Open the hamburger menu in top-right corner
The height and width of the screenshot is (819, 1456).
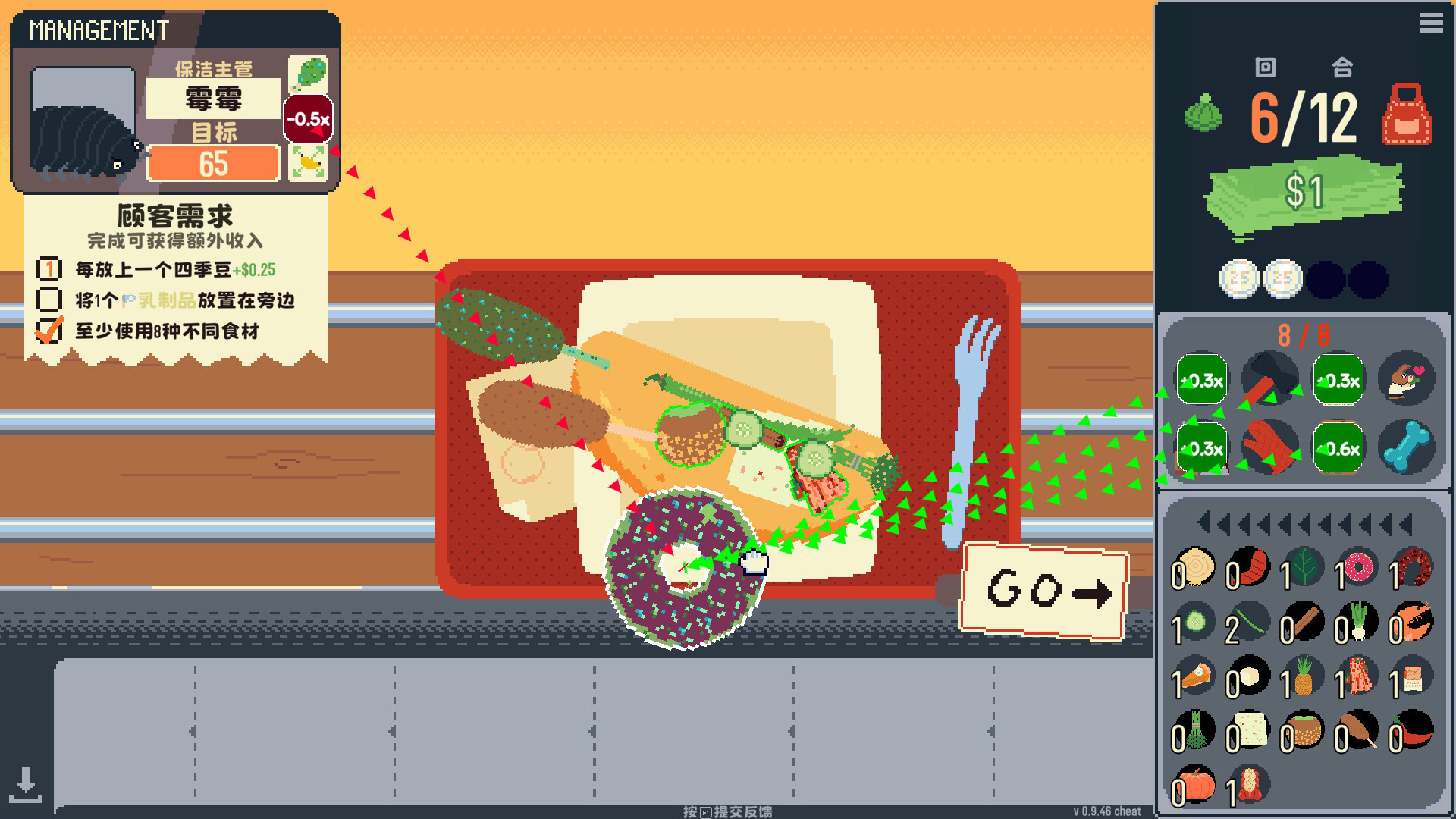(x=1432, y=24)
